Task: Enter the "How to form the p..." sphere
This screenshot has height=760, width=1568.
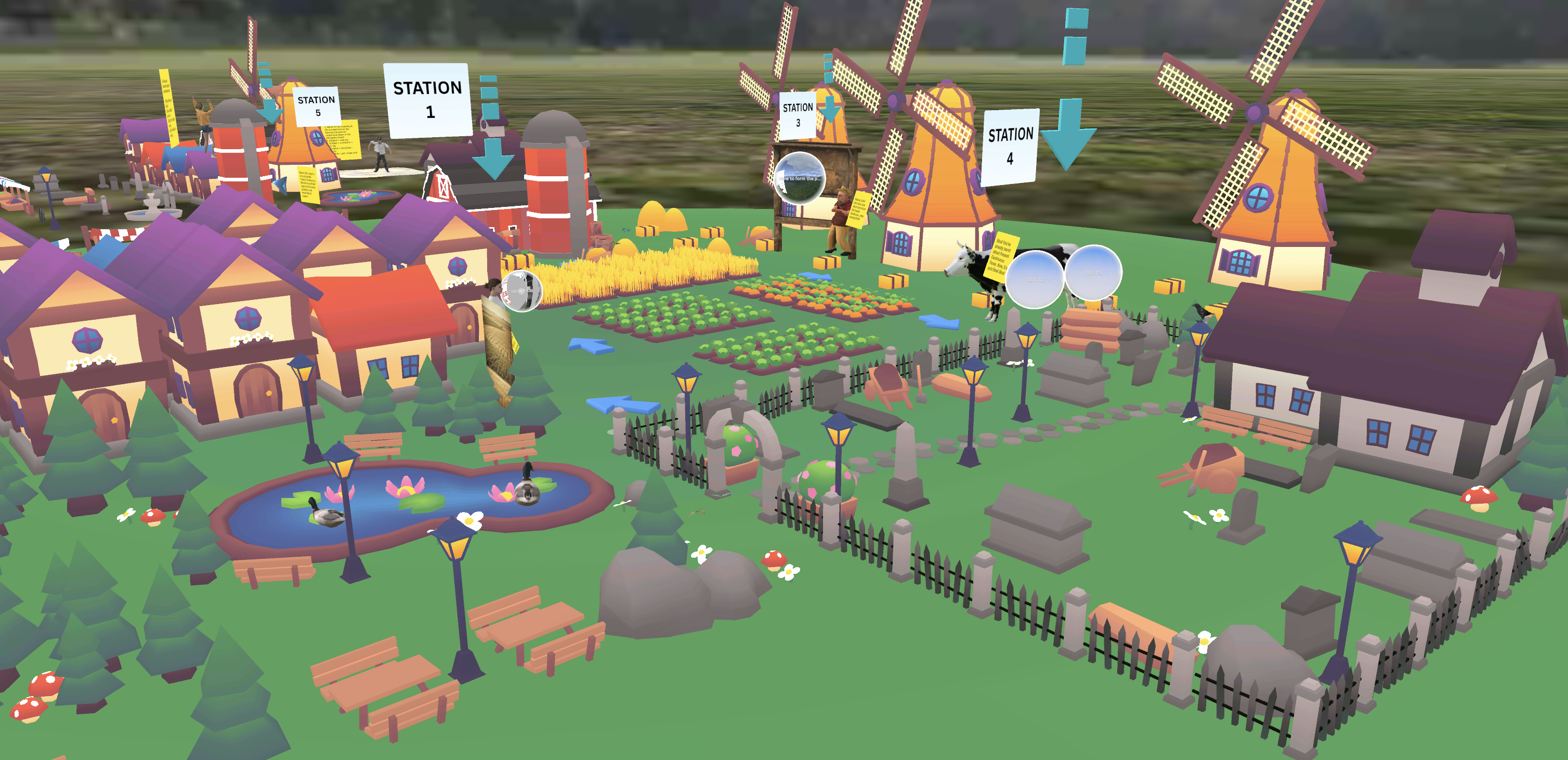Action: pyautogui.click(x=800, y=178)
